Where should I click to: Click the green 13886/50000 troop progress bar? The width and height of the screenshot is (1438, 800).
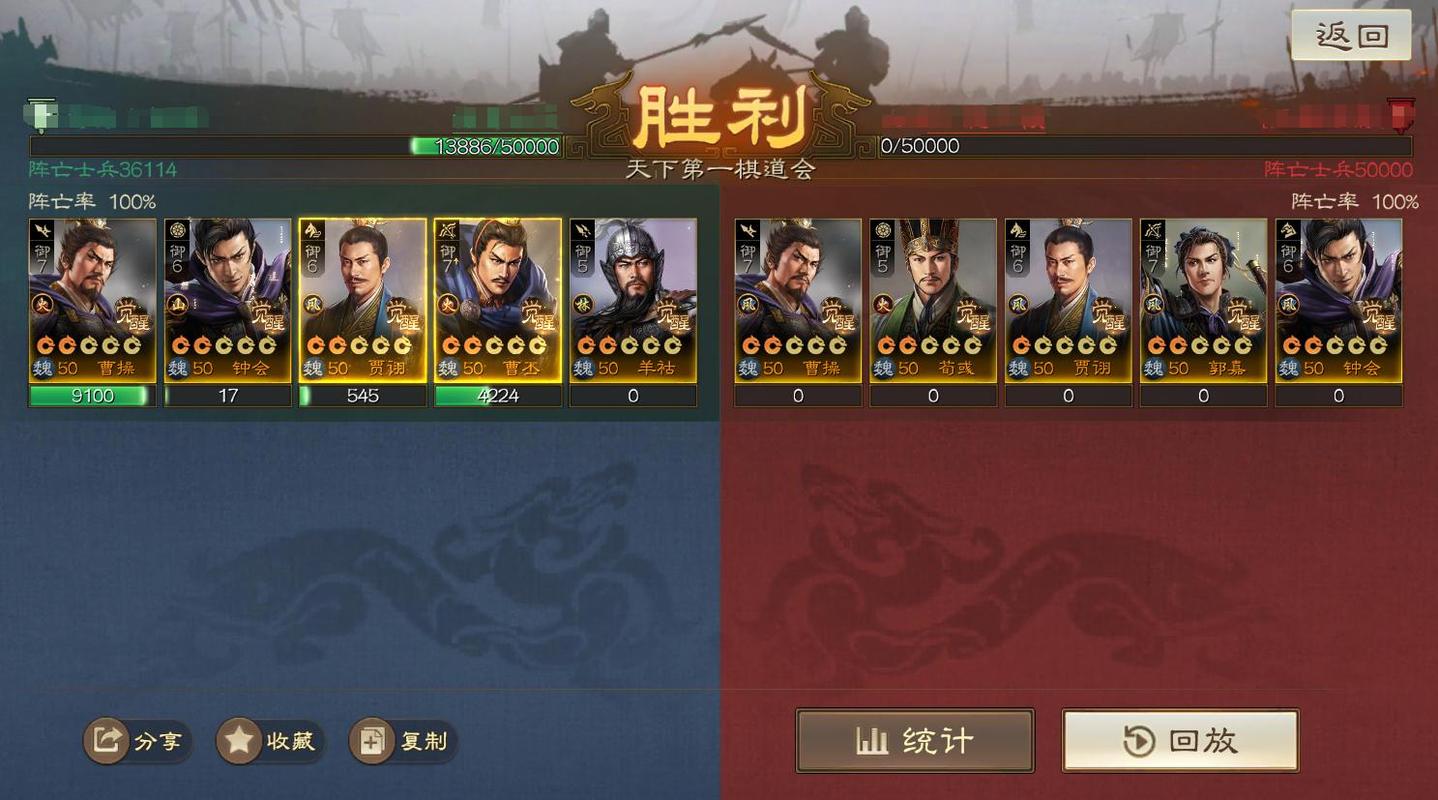tap(490, 146)
